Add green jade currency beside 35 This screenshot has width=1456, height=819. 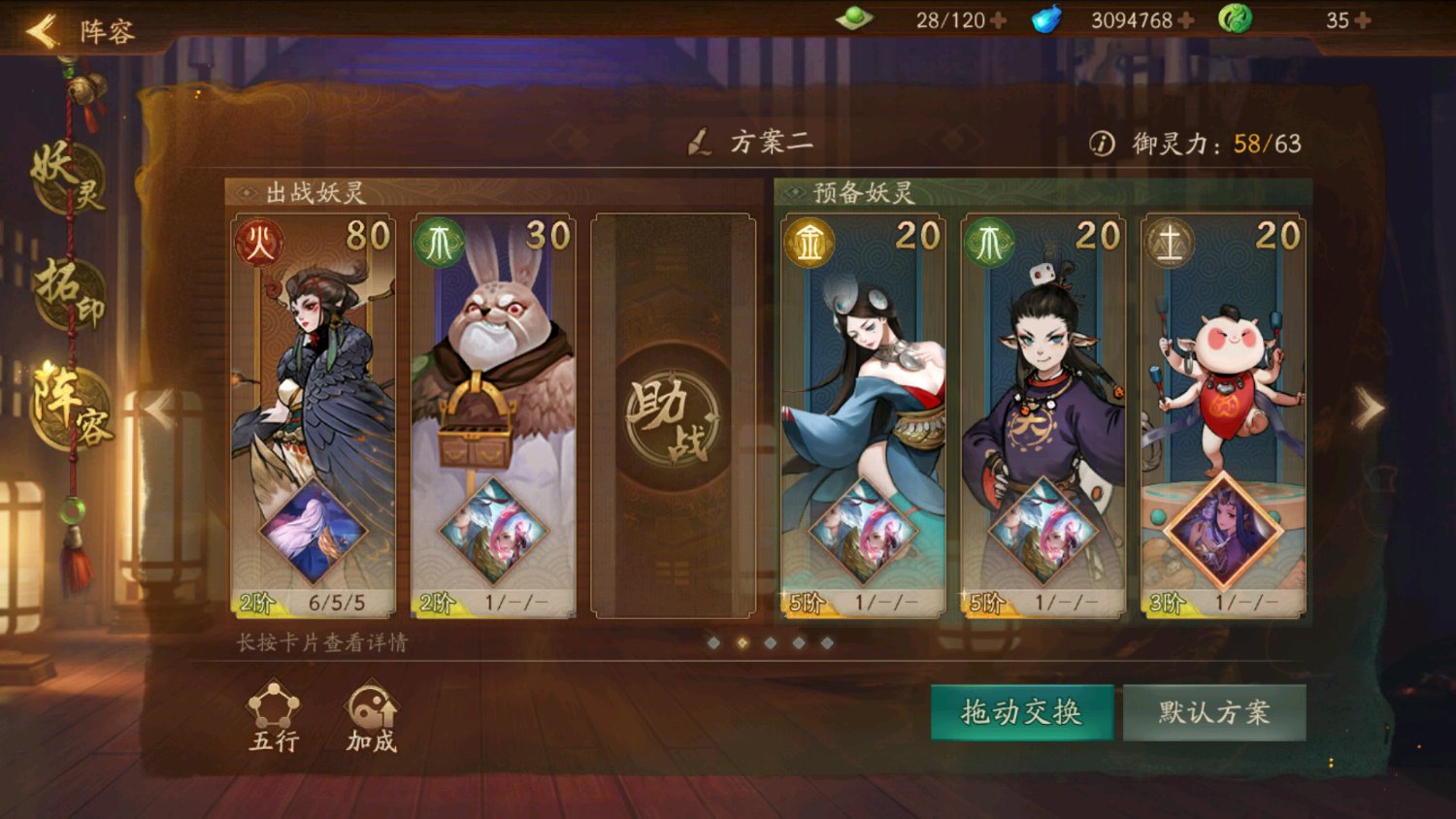(x=1363, y=20)
